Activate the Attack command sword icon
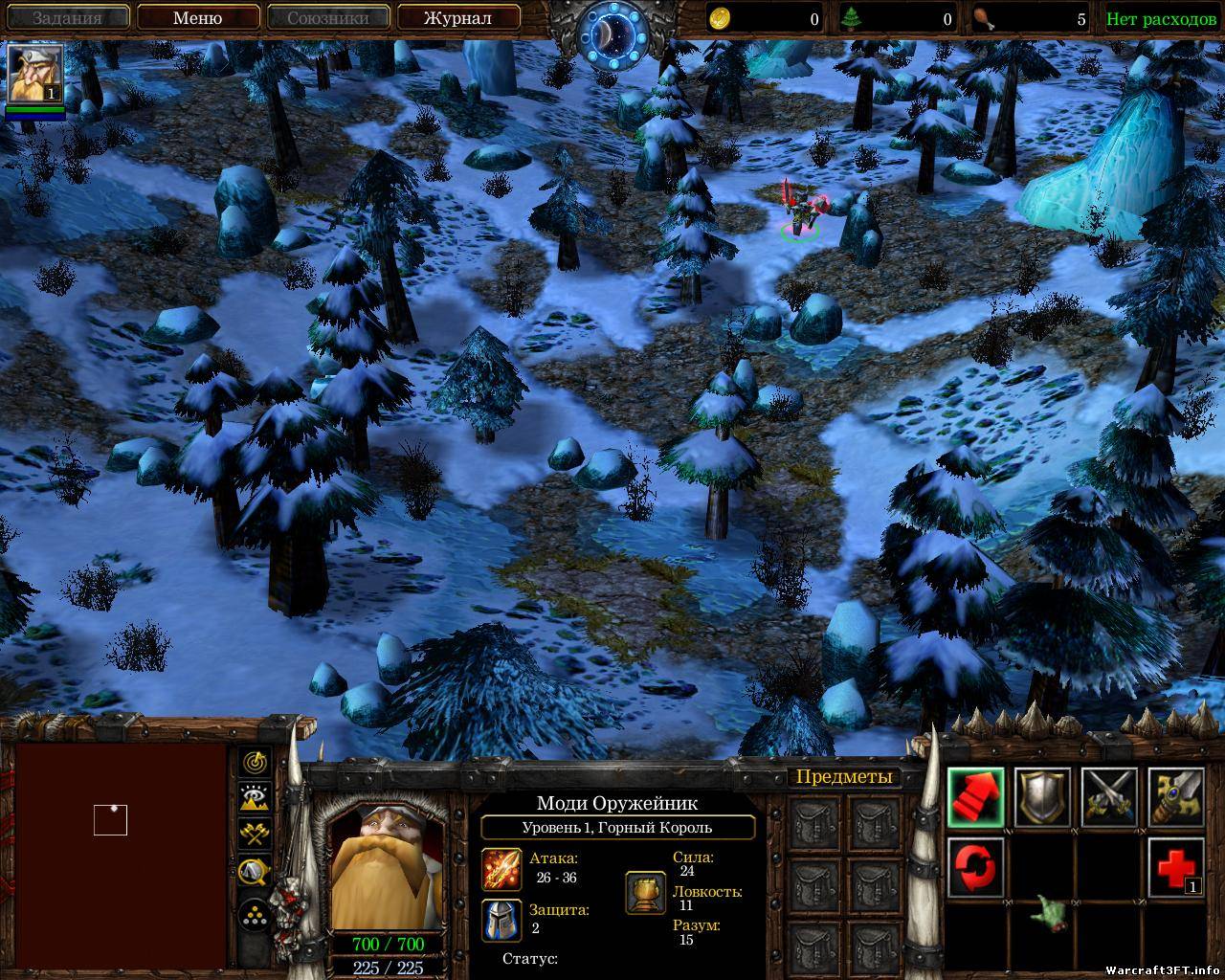This screenshot has width=1225, height=980. tap(1175, 796)
